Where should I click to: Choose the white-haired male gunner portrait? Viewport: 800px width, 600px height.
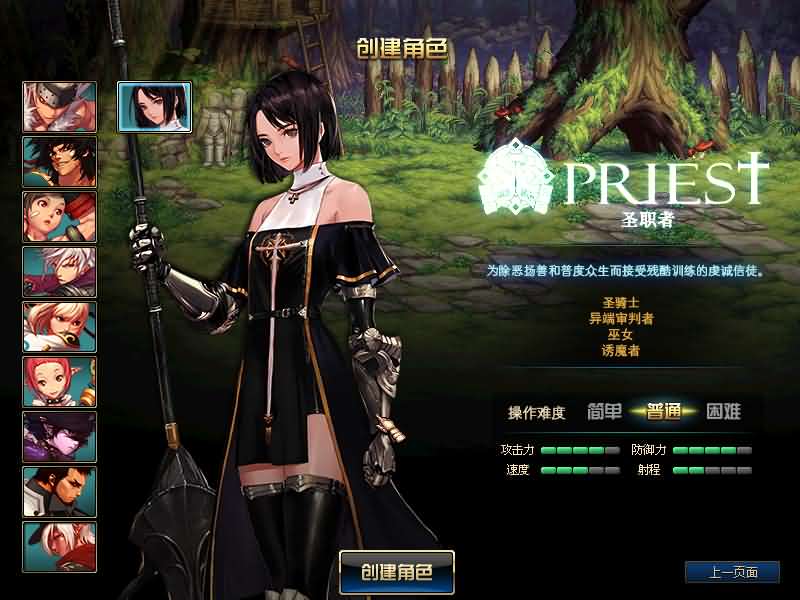[x=60, y=271]
